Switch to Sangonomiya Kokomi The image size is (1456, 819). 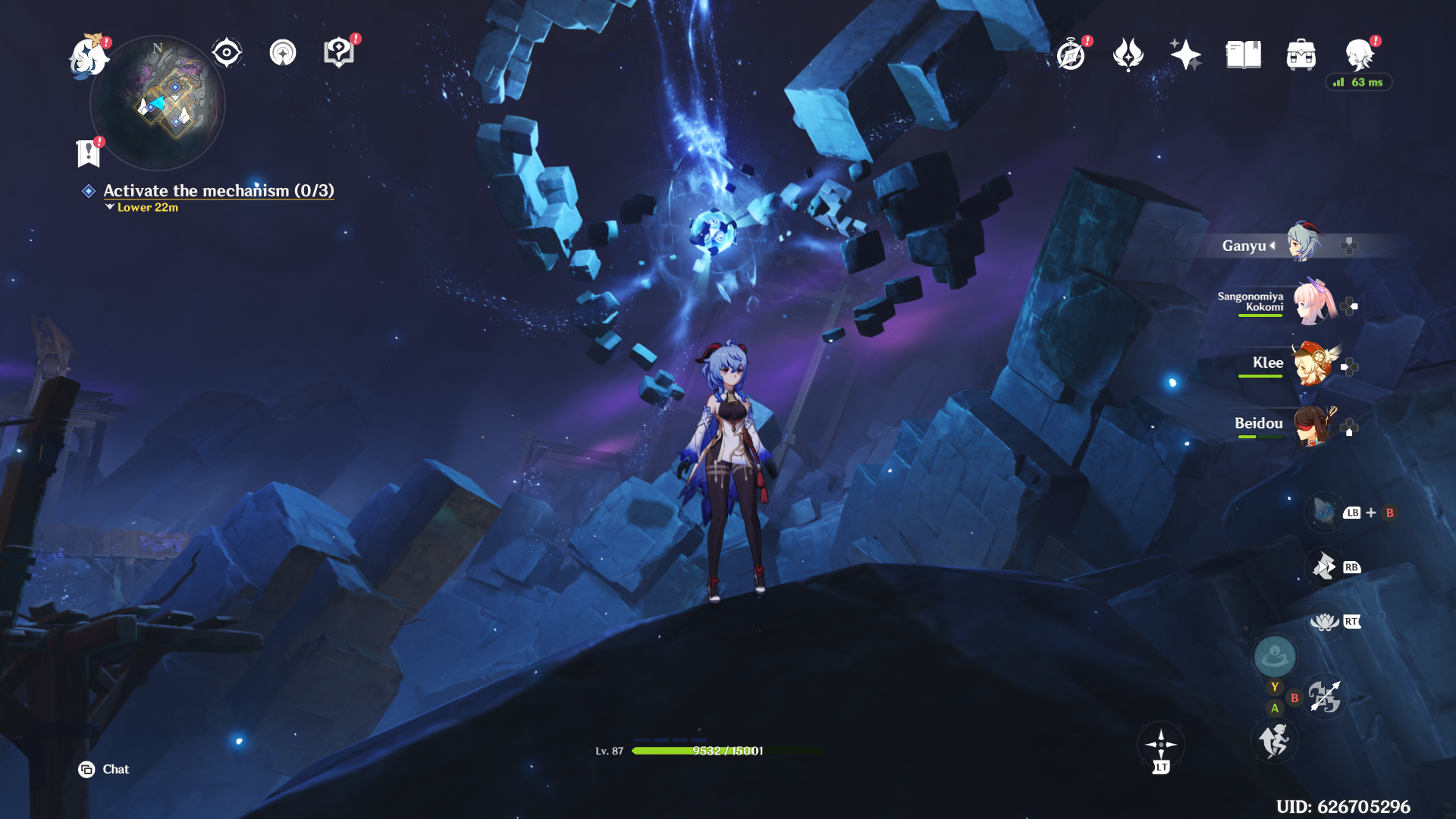pos(1313,303)
